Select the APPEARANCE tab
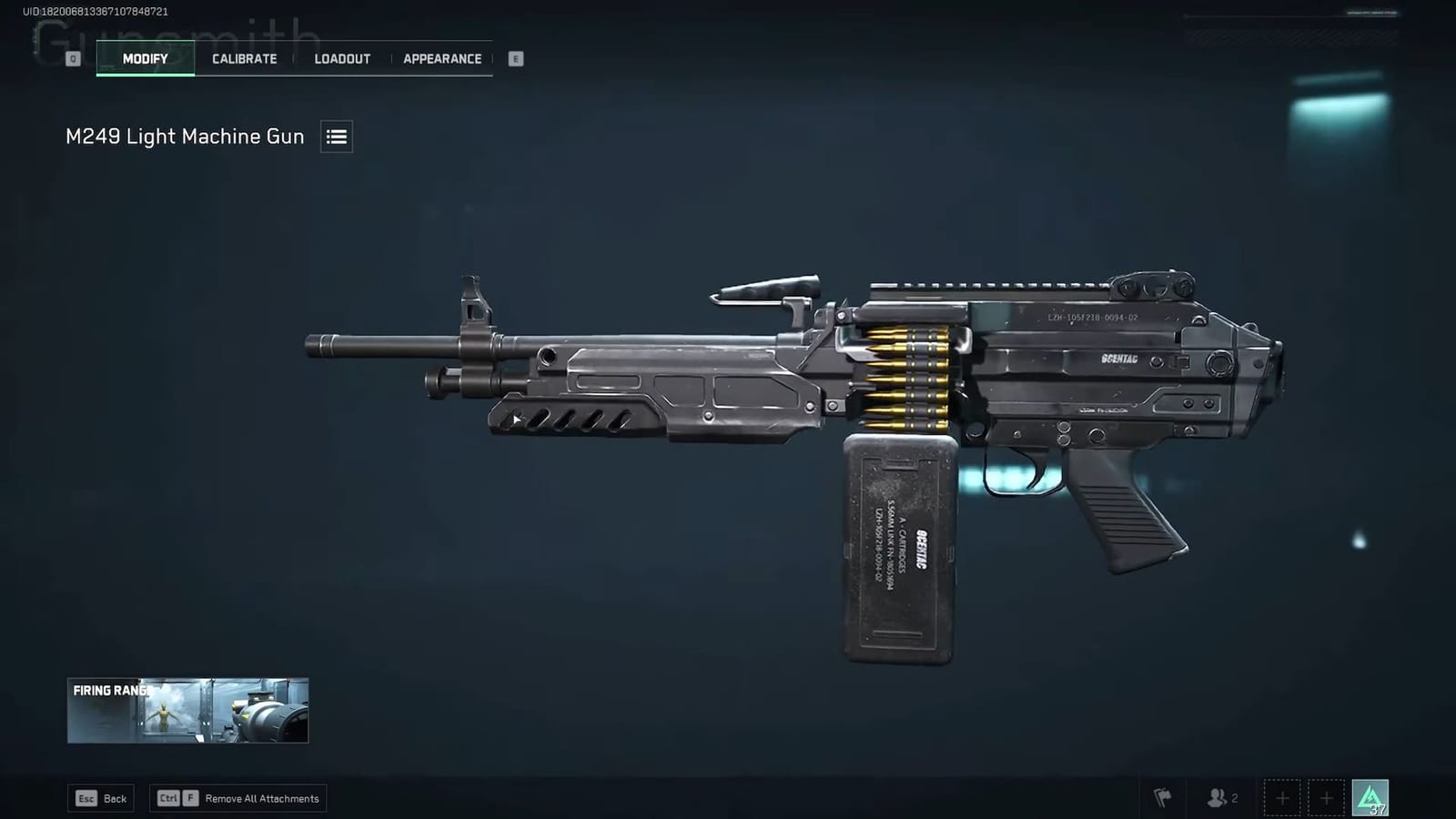1456x819 pixels. click(x=442, y=58)
